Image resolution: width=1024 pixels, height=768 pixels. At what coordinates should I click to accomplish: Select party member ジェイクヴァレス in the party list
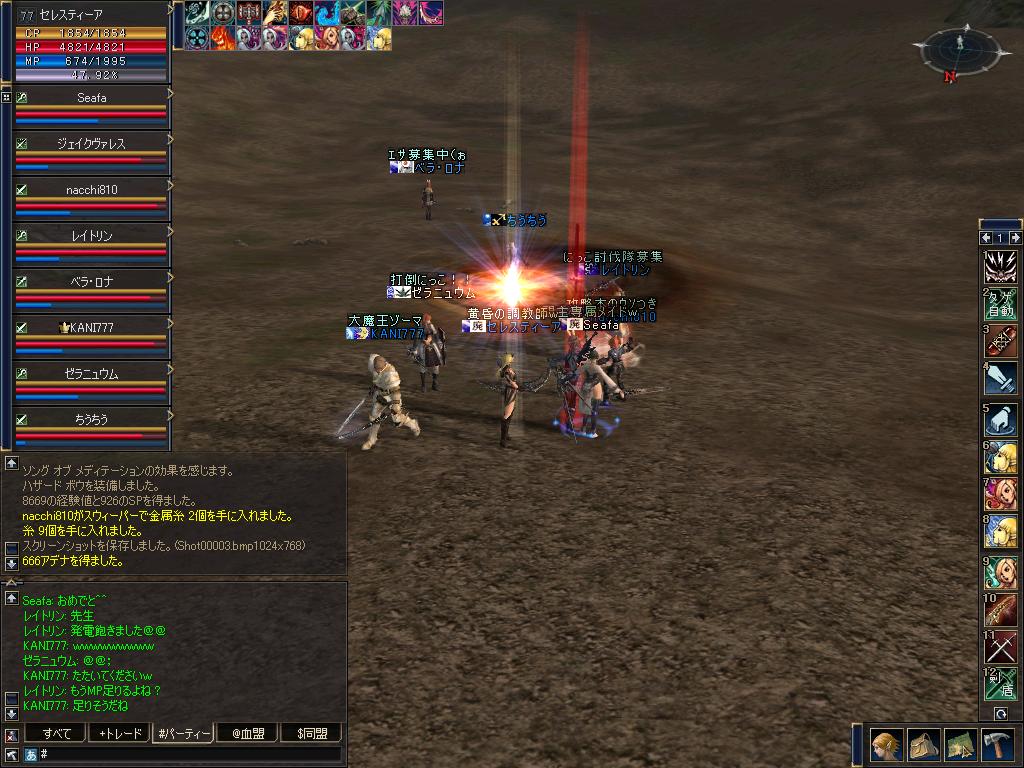tap(91, 145)
